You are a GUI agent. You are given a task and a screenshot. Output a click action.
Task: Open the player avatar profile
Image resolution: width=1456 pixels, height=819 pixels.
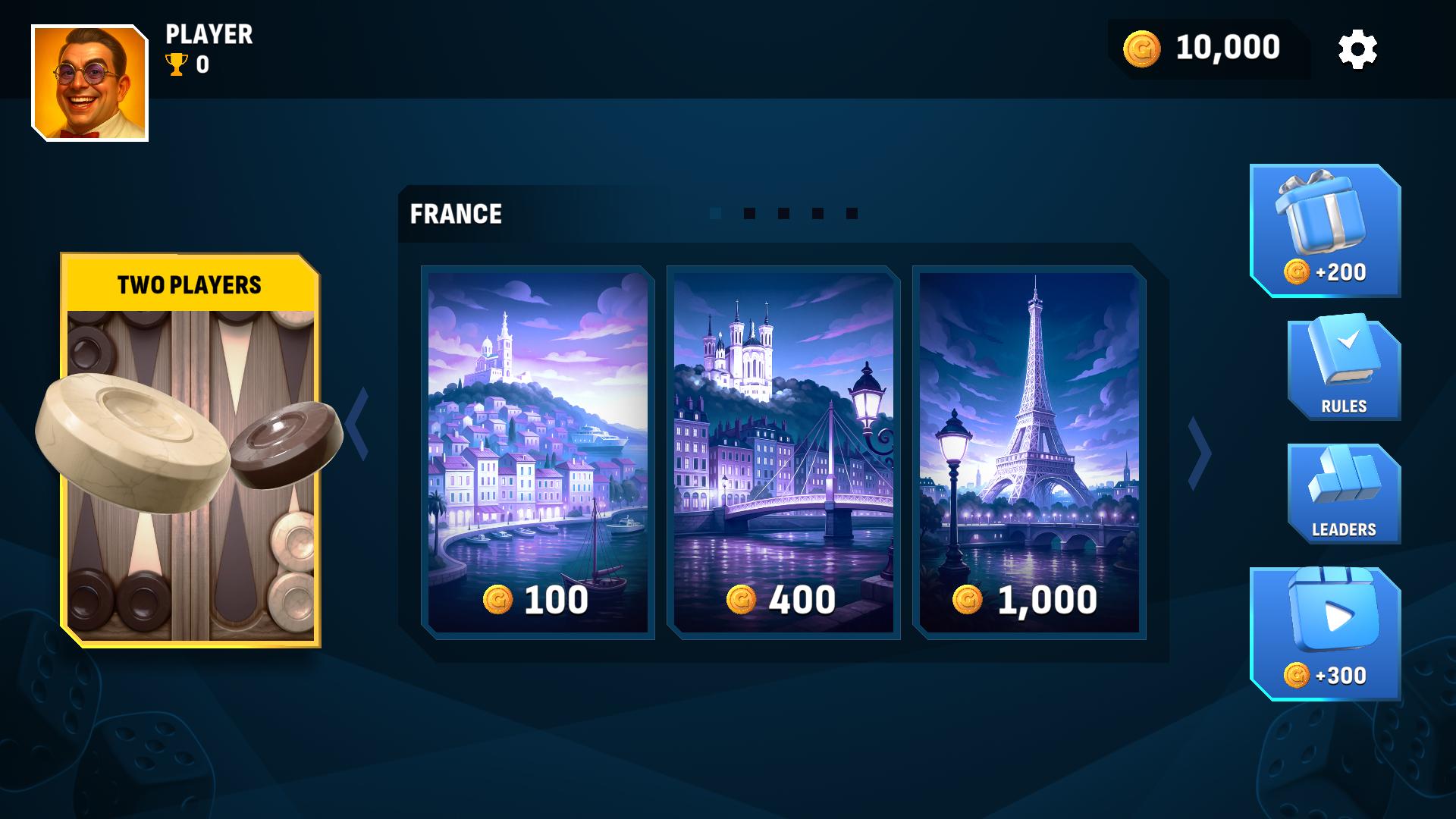point(89,83)
